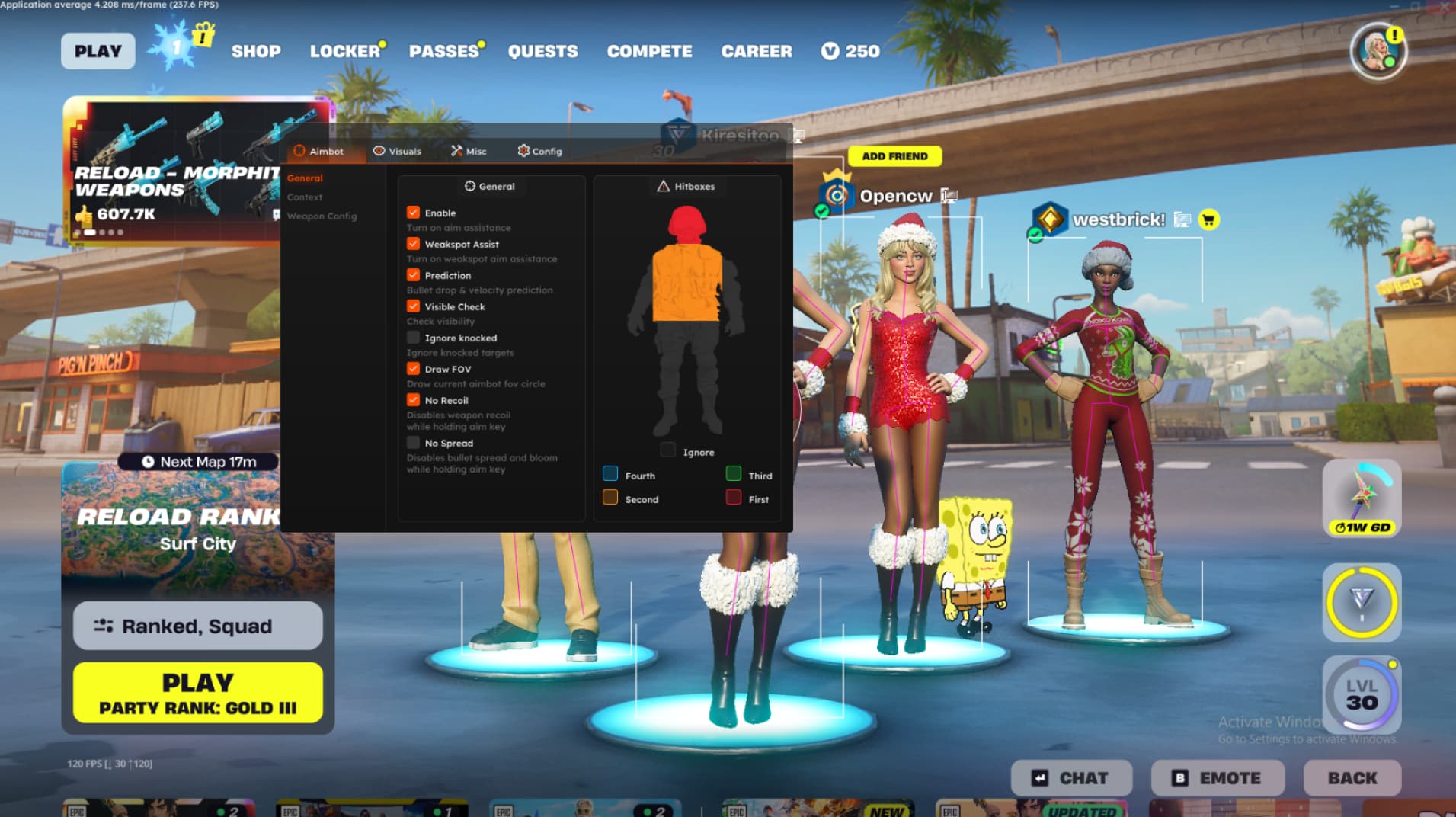This screenshot has width=1456, height=817.
Task: Select the glider item showing 1W 6D timer
Action: (1361, 499)
